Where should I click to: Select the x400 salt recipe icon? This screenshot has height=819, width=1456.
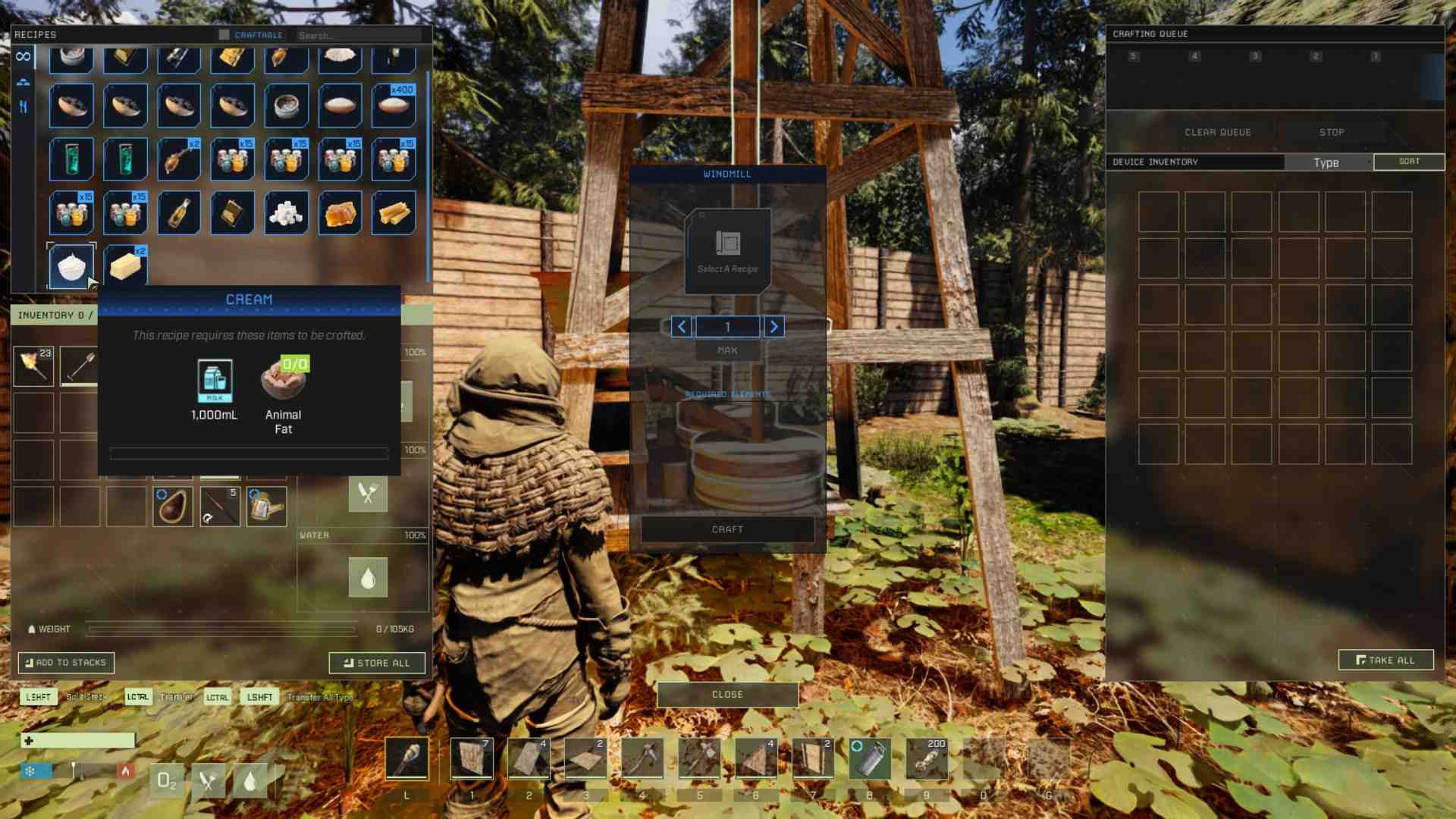393,105
